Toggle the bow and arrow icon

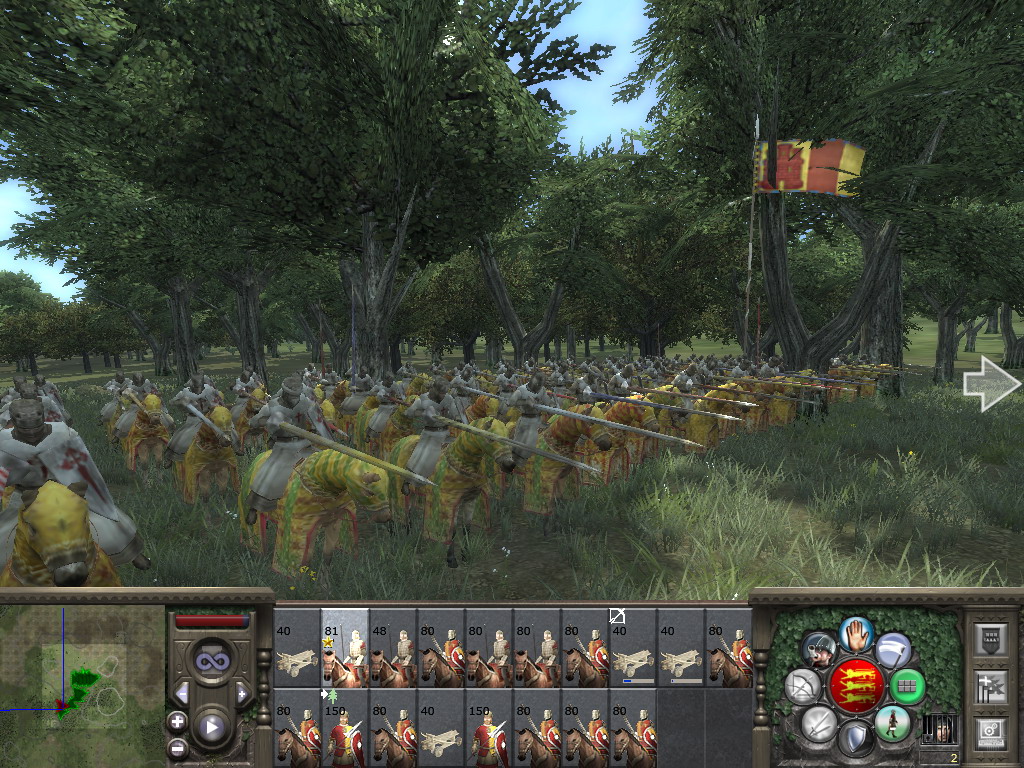tap(803, 687)
